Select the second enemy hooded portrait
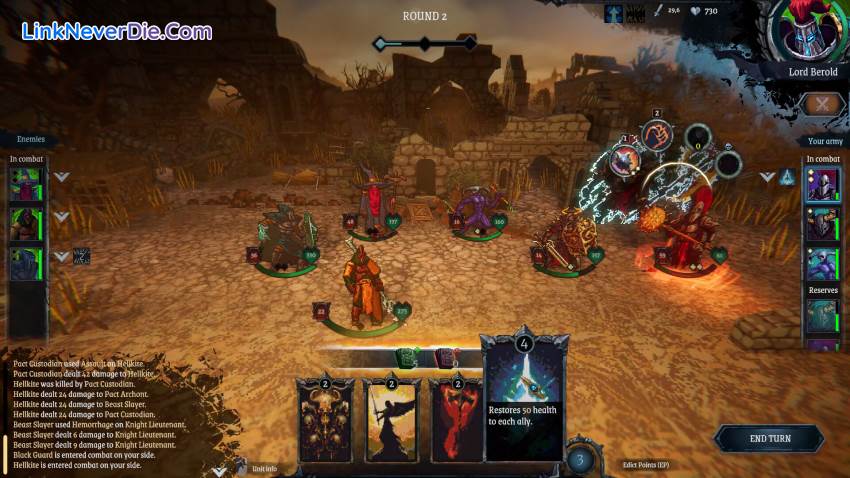 point(26,224)
